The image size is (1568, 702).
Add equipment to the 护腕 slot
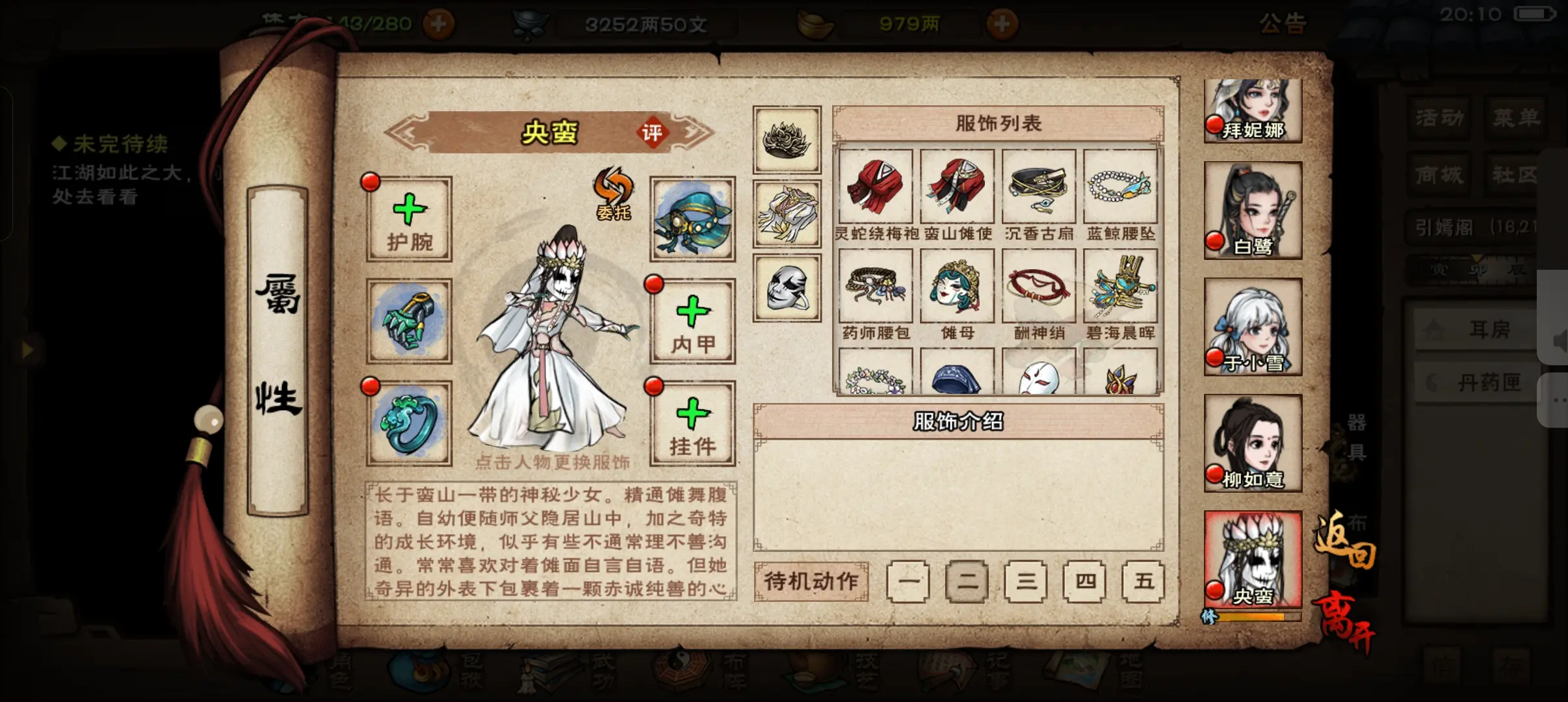pos(409,219)
